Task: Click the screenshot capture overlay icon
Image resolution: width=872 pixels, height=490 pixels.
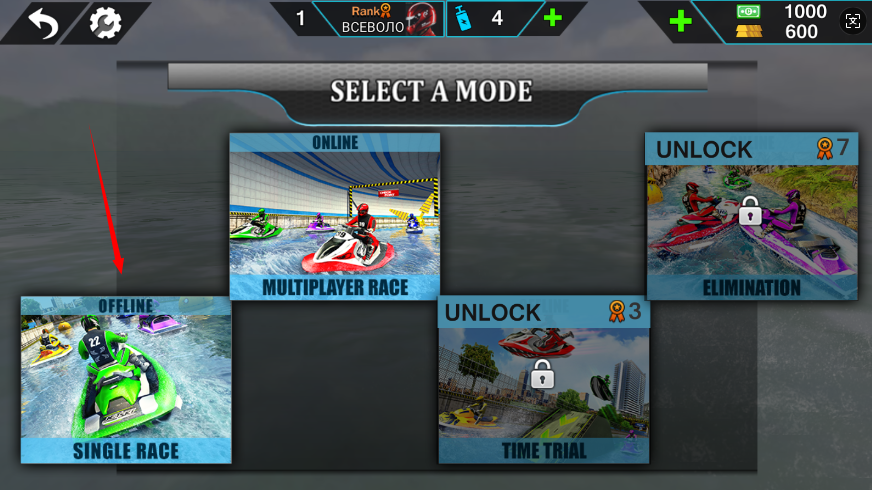Action: (852, 21)
